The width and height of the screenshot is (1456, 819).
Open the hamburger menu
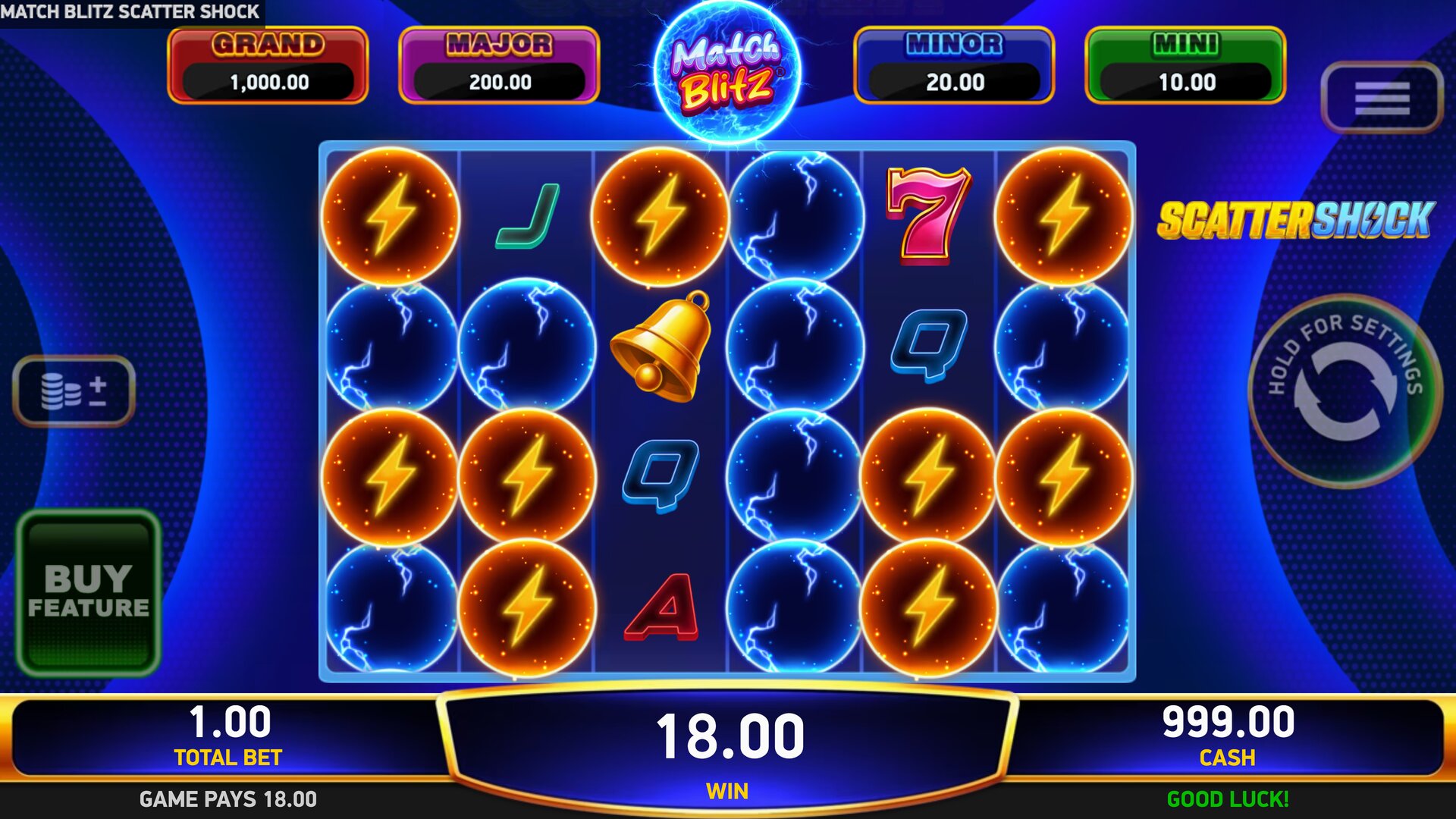pos(1381,98)
